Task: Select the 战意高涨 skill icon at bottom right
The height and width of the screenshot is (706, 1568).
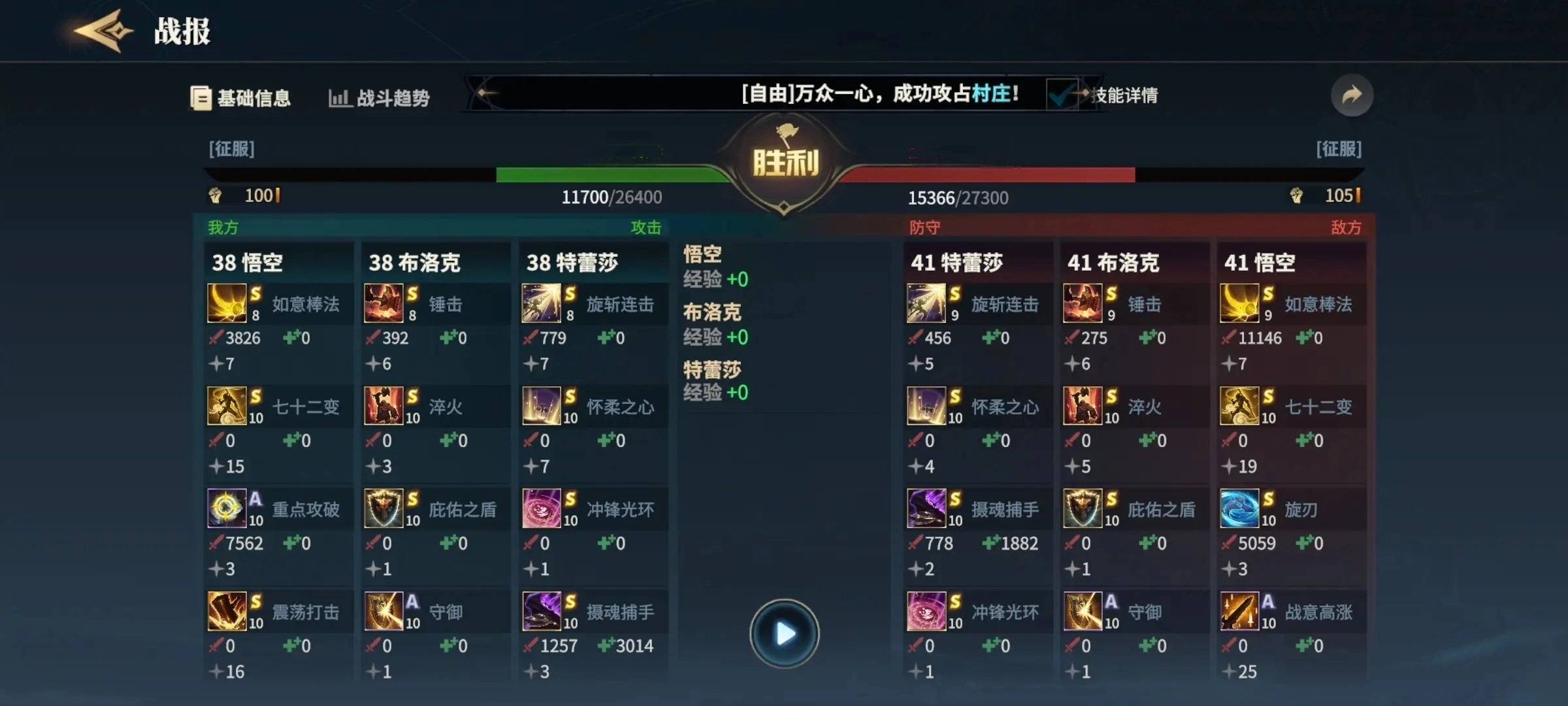Action: click(x=1242, y=611)
